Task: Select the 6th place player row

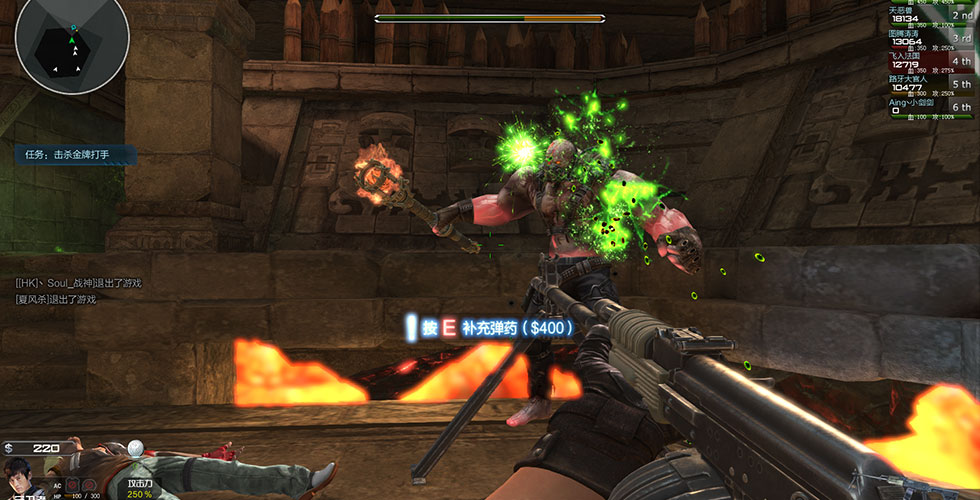Action: tap(930, 106)
